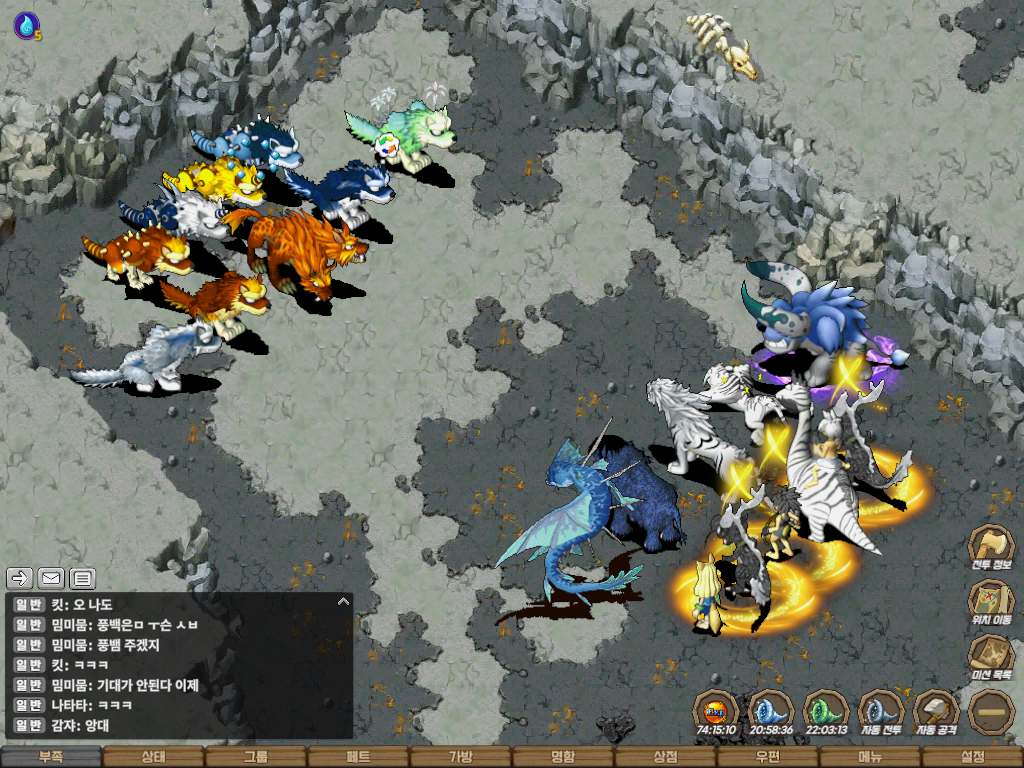
Task: Toggle 자동 공격 auto attack hammer icon
Action: tap(937, 711)
